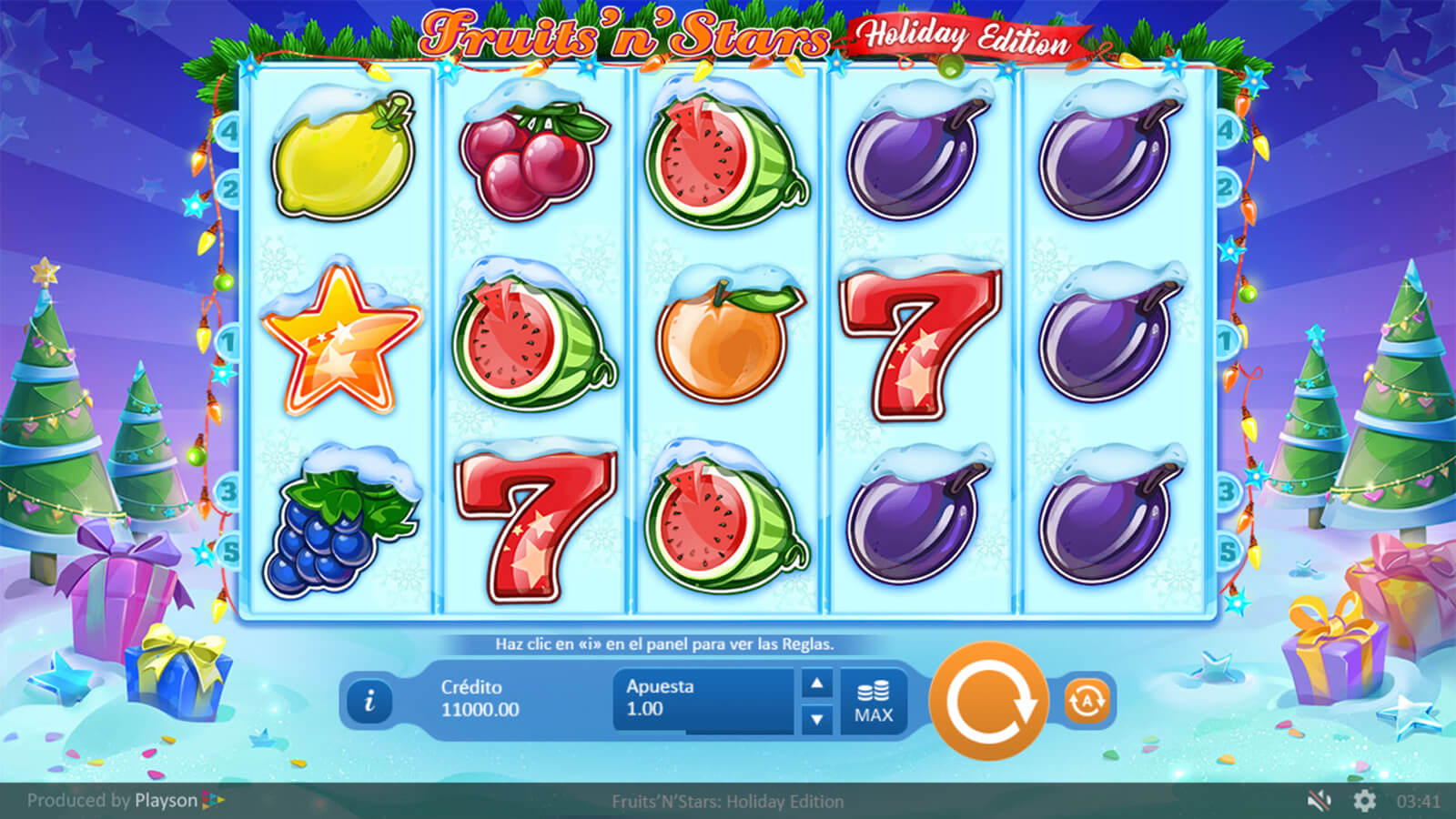Viewport: 1456px width, 819px height.
Task: Increase the Apuesta bet with up arrow
Action: [817, 683]
